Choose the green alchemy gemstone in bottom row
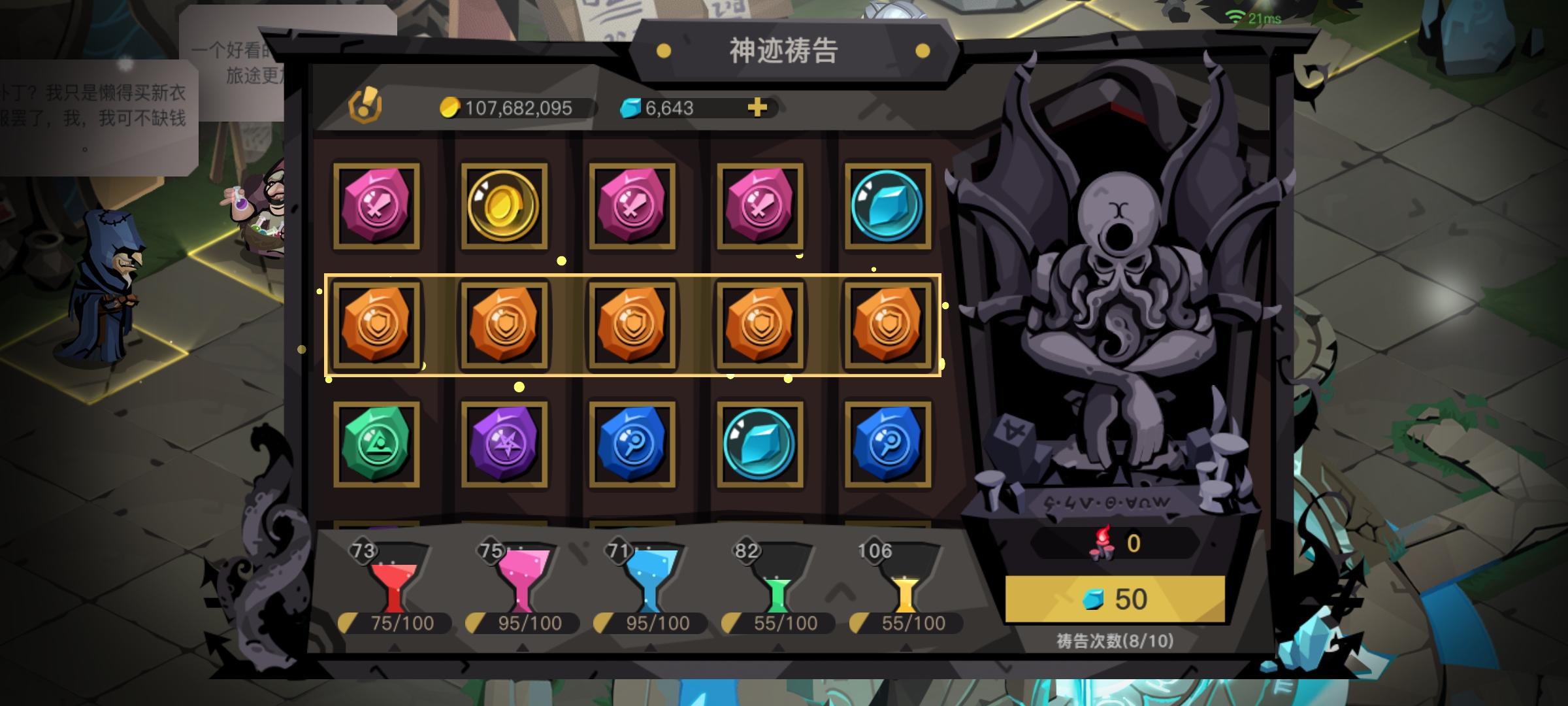The image size is (1568, 706). (378, 445)
